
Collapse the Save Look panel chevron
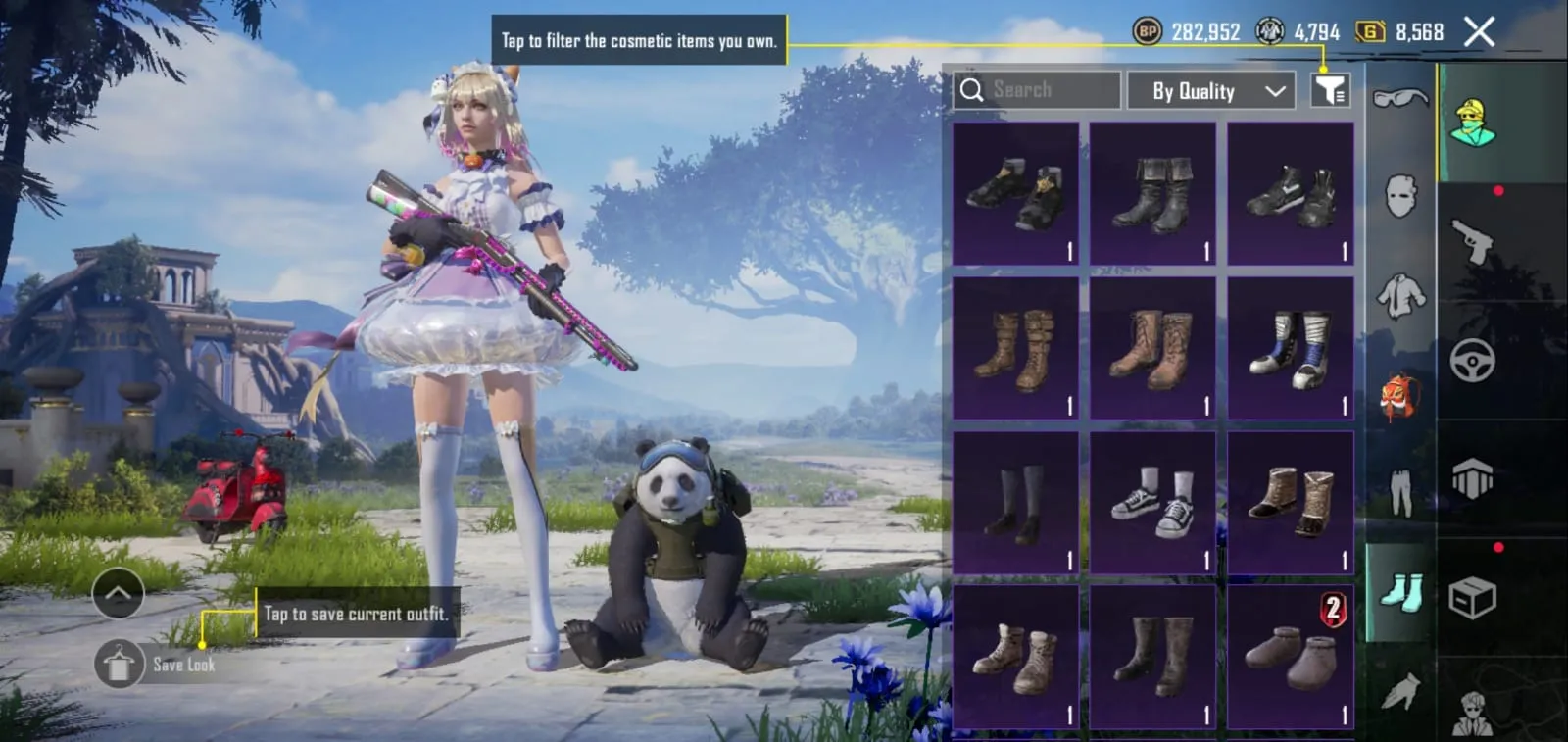point(119,593)
